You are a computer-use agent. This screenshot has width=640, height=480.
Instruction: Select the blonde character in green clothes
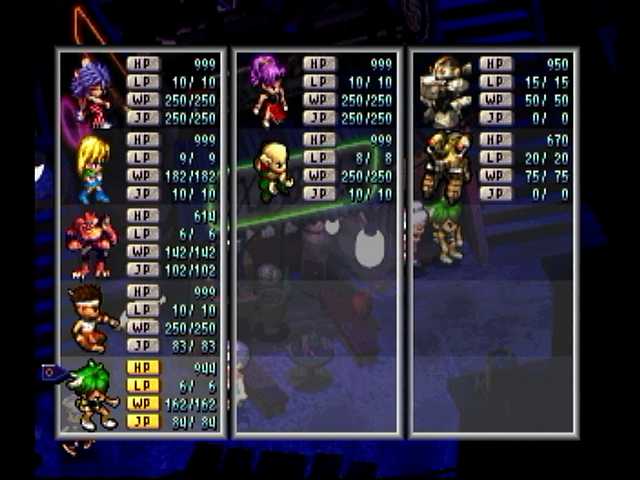(271, 170)
